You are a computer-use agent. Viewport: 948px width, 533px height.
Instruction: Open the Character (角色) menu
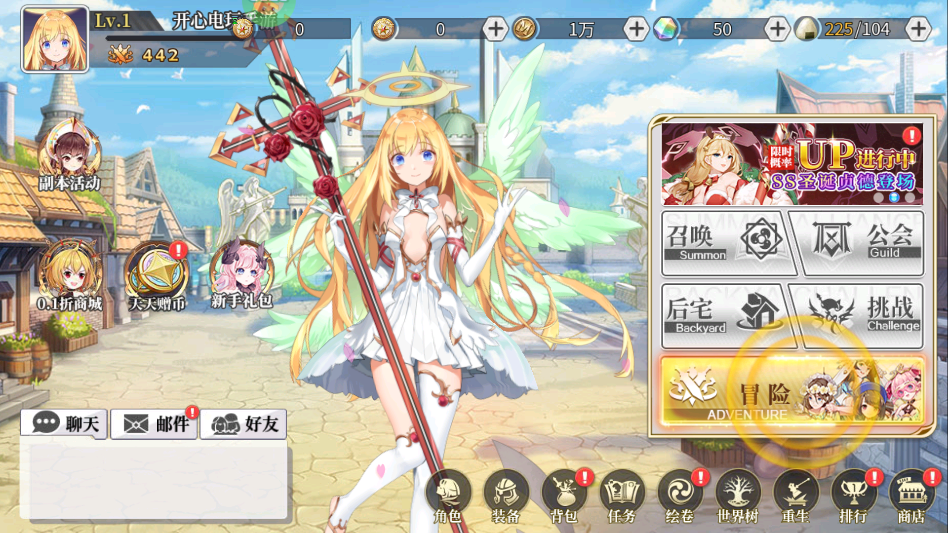pyautogui.click(x=448, y=496)
